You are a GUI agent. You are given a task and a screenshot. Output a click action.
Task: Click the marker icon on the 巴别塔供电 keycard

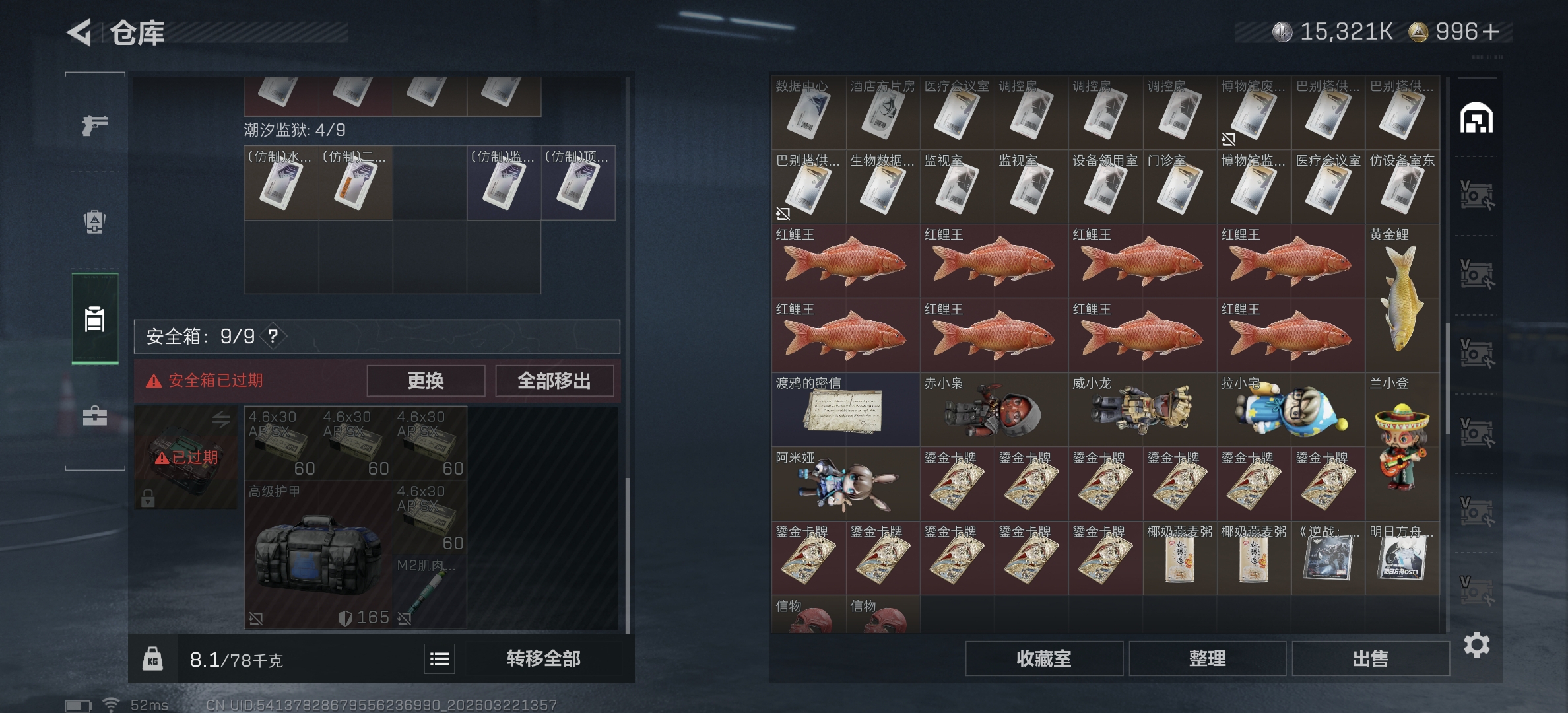(x=785, y=215)
